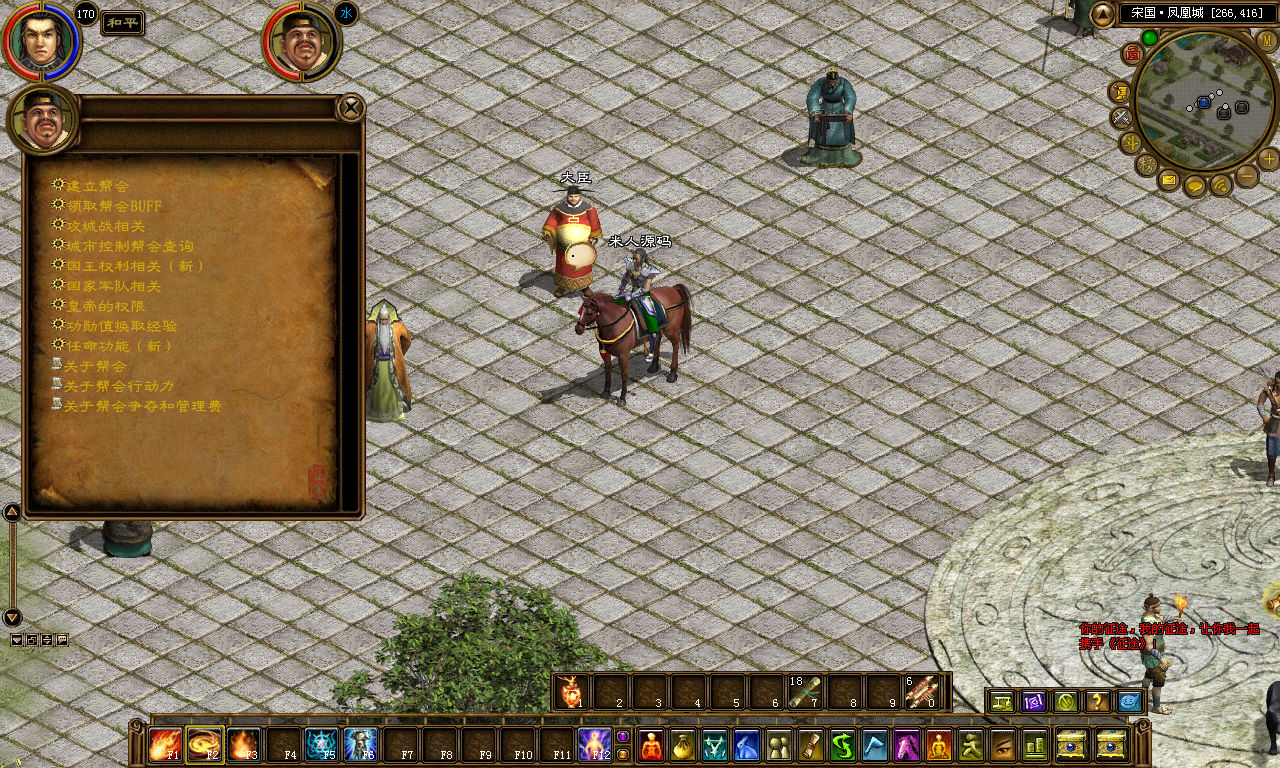Image resolution: width=1280 pixels, height=768 pixels.
Task: Select the 功勋值换取经验 option
Action: click(x=122, y=326)
